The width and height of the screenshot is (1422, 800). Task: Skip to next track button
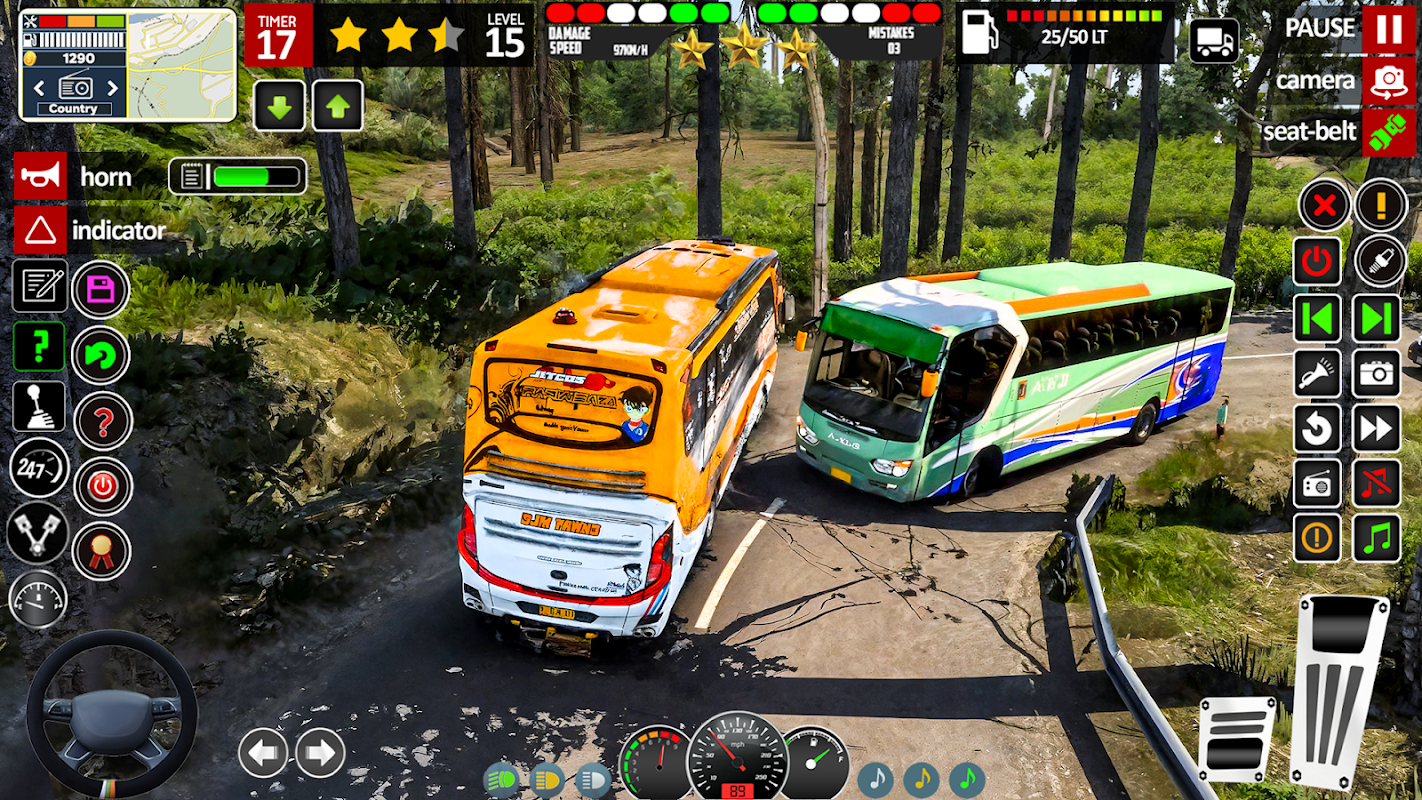point(1377,319)
